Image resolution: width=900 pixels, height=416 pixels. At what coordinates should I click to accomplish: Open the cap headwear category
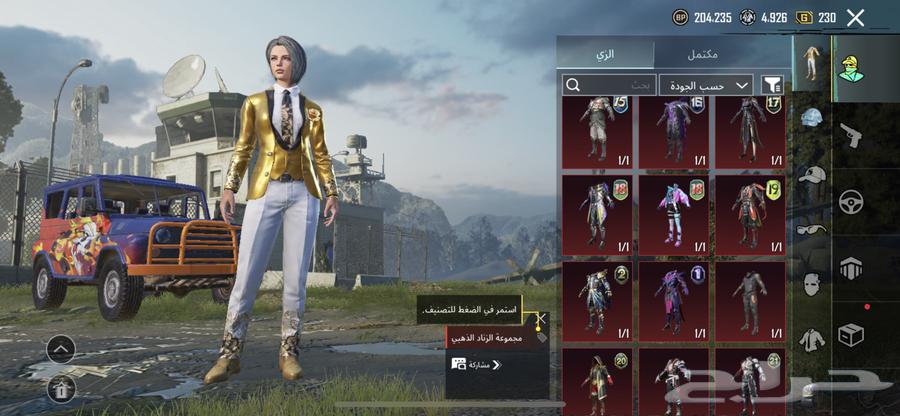coord(811,175)
